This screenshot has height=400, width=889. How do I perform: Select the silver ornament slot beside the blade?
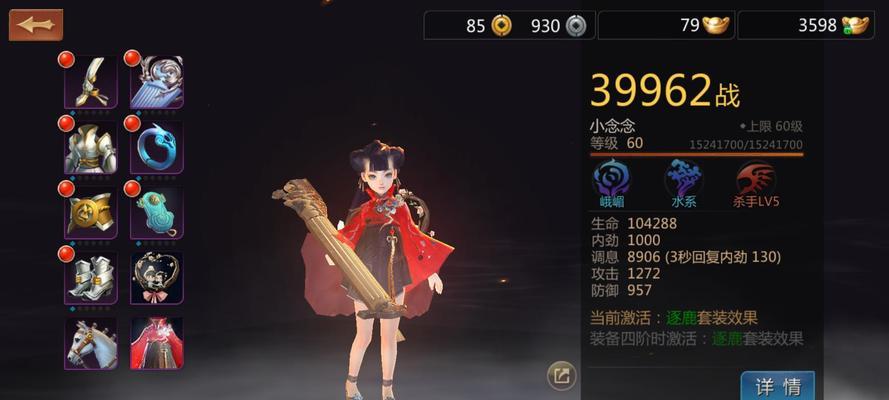(157, 82)
